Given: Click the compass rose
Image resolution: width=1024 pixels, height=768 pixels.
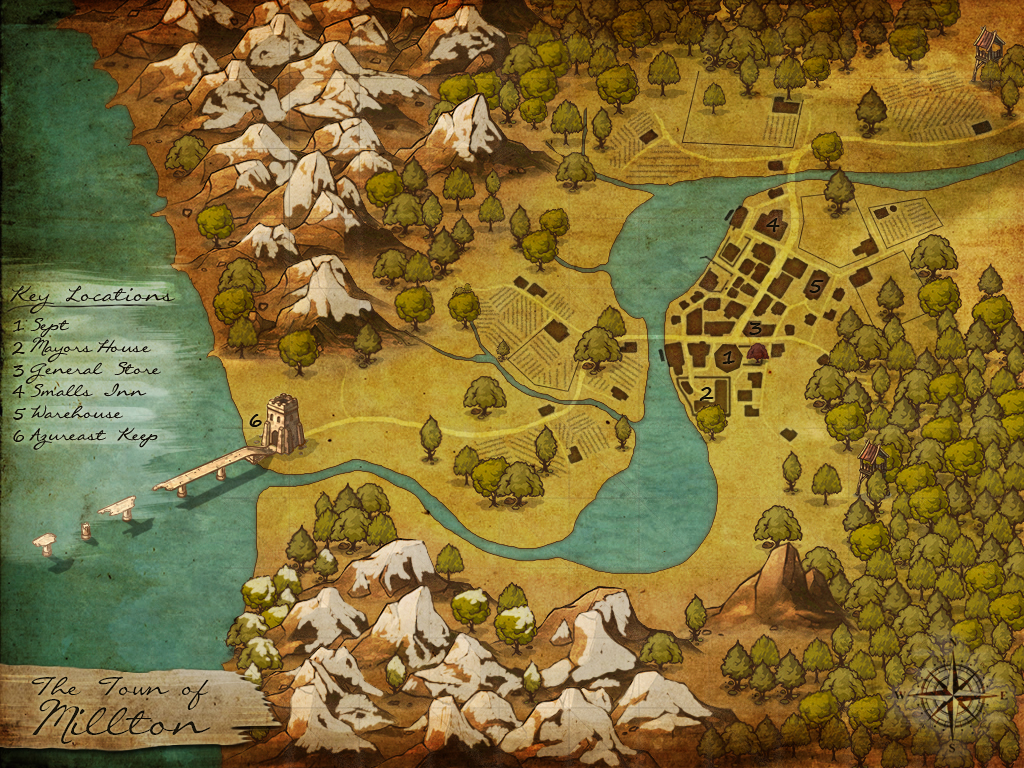Looking at the screenshot, I should coord(951,693).
